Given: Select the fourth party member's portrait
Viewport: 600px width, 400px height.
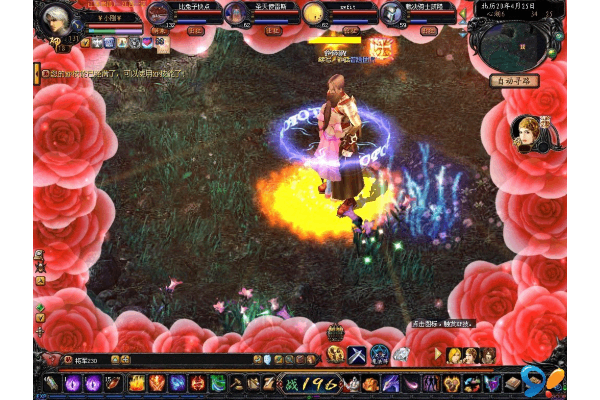Looking at the screenshot, I should (392, 14).
